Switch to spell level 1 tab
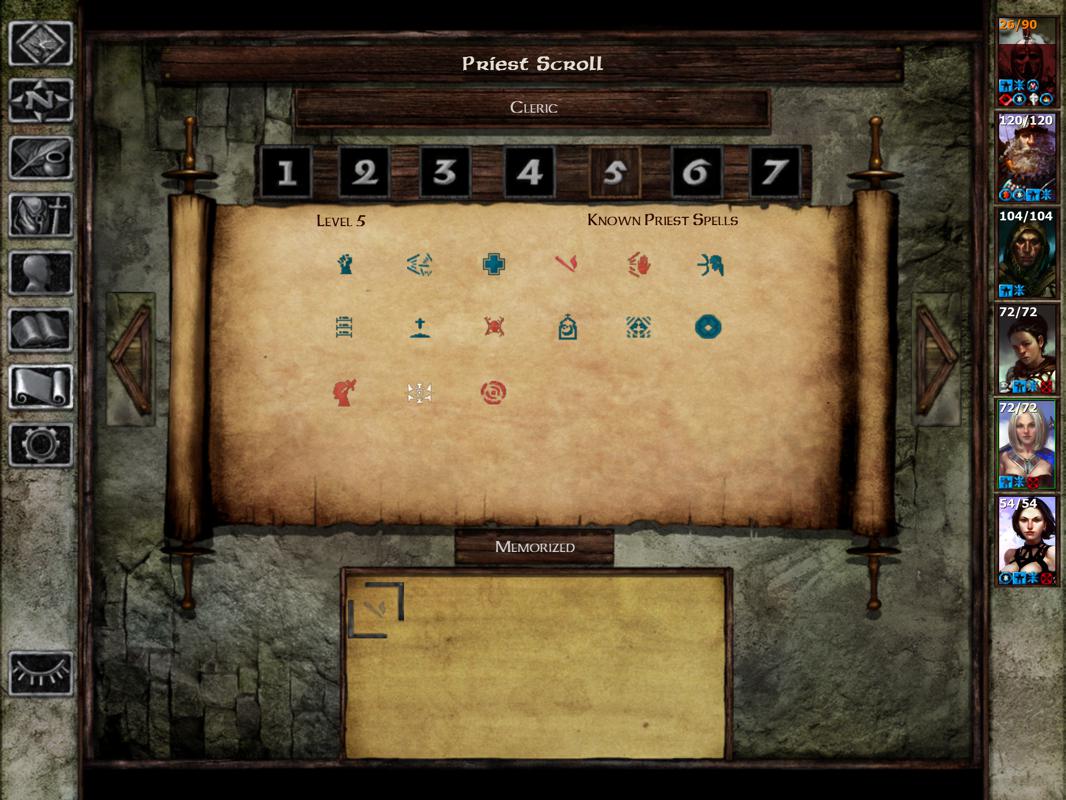The height and width of the screenshot is (800, 1066). 286,173
